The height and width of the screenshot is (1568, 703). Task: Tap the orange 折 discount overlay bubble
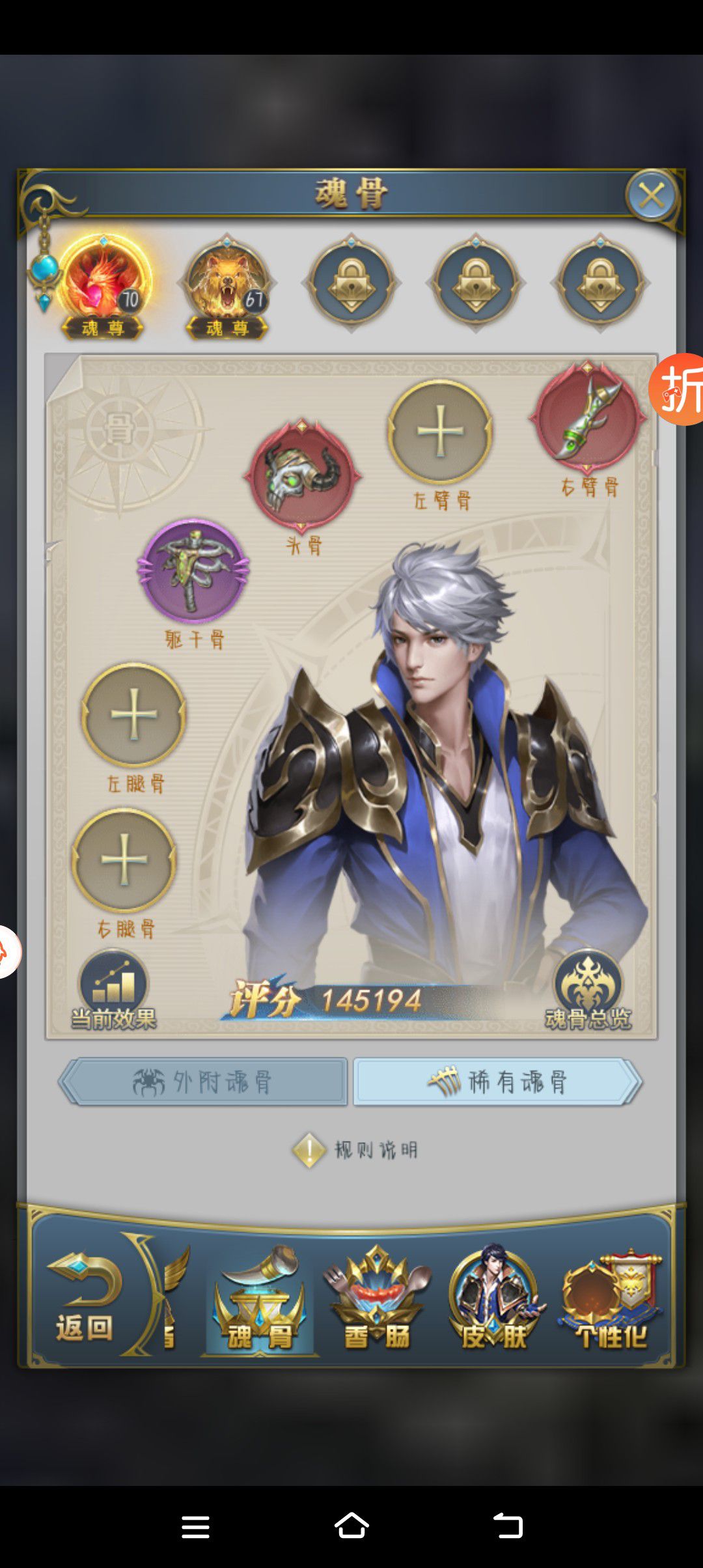click(x=678, y=389)
